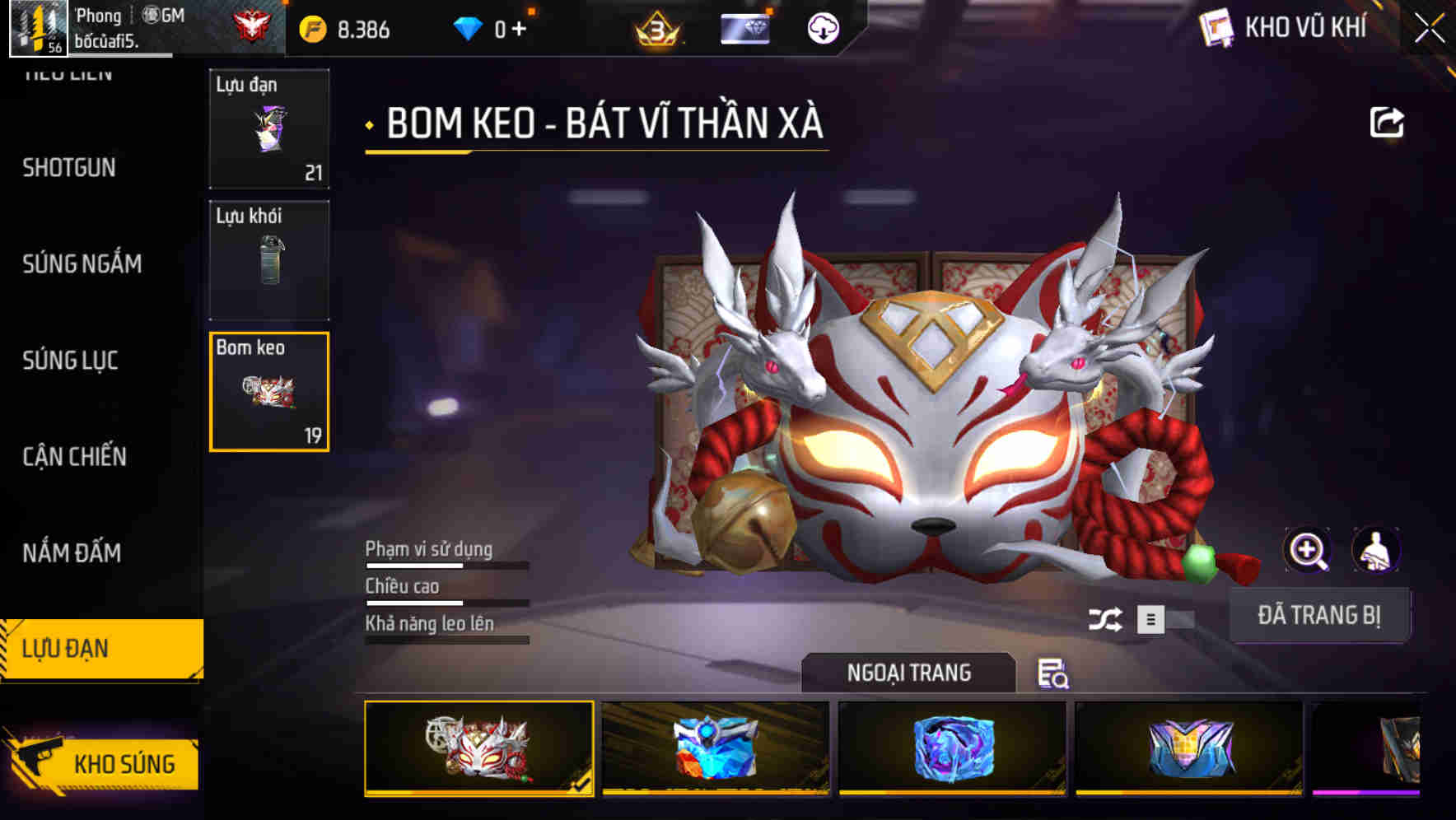Open the cloud download icon in the top bar
The width and height of the screenshot is (1456, 820).
point(822,30)
